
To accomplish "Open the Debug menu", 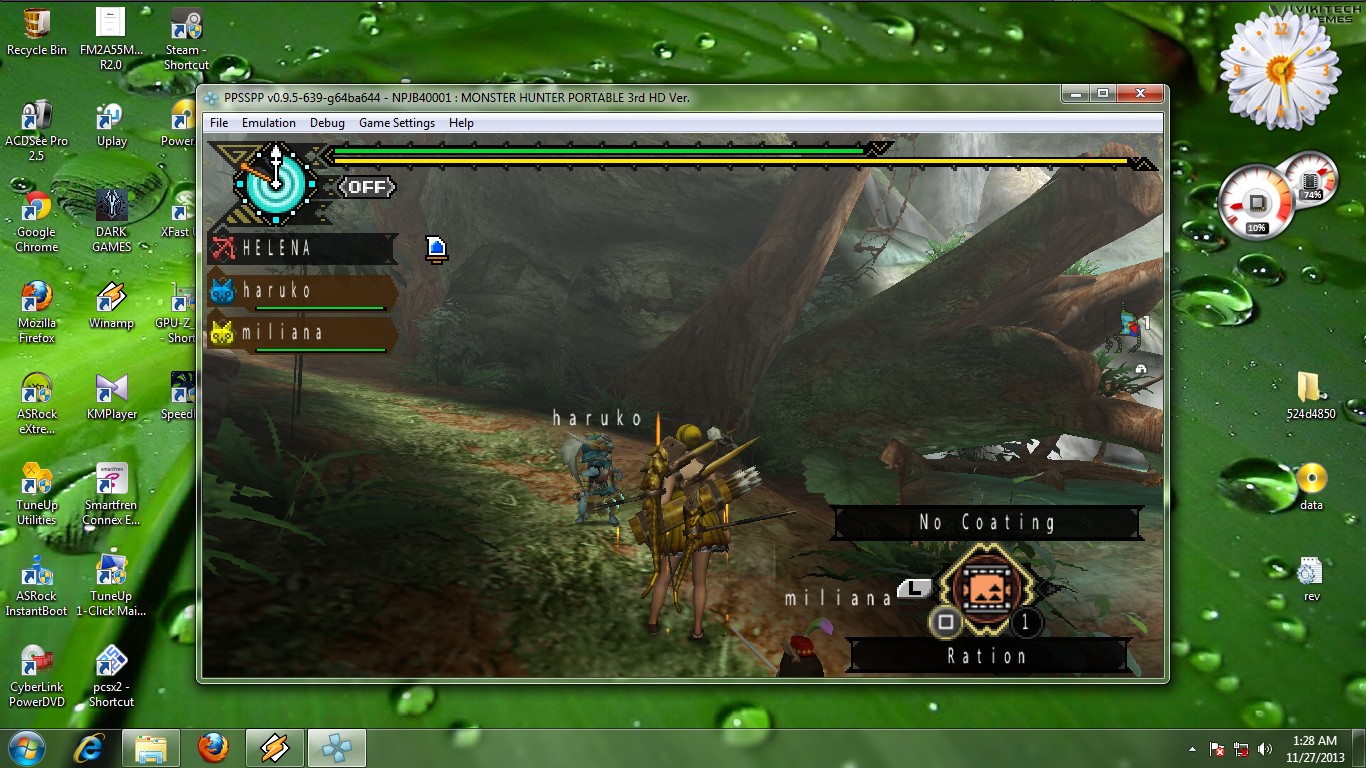I will click(x=327, y=123).
